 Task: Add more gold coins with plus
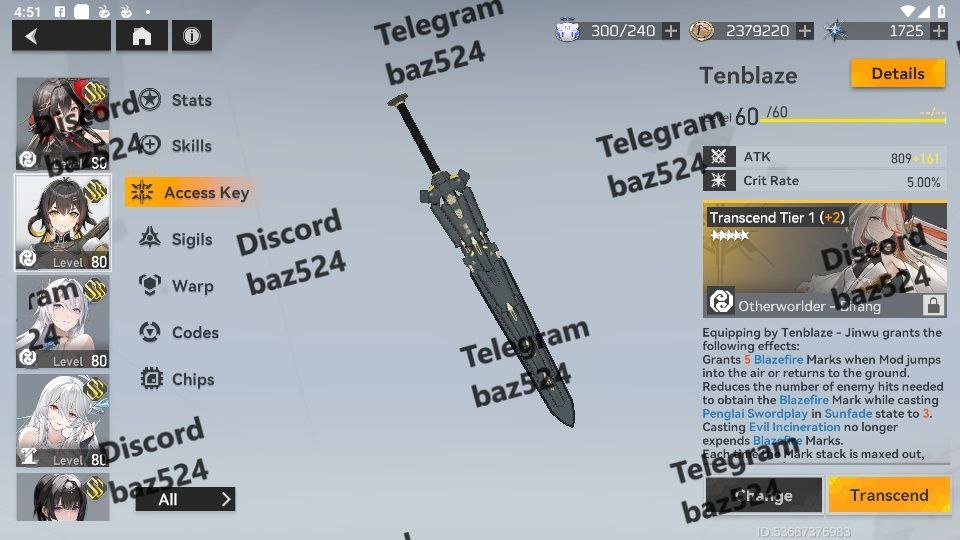(x=805, y=31)
